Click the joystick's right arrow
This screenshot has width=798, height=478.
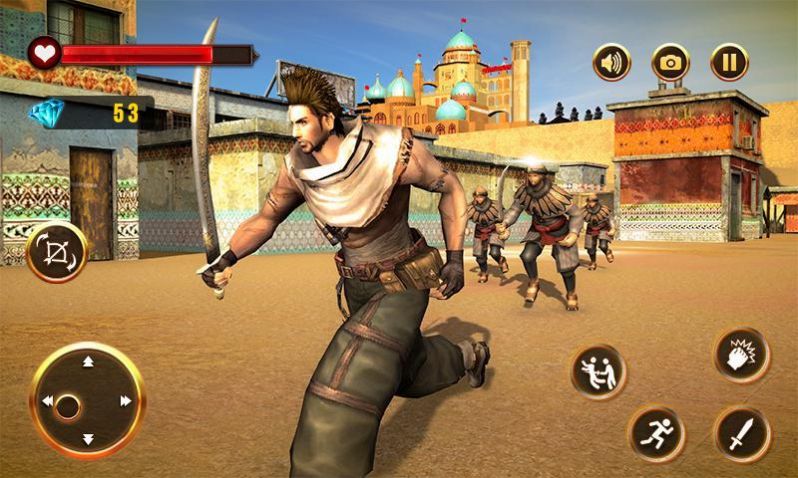[126, 401]
